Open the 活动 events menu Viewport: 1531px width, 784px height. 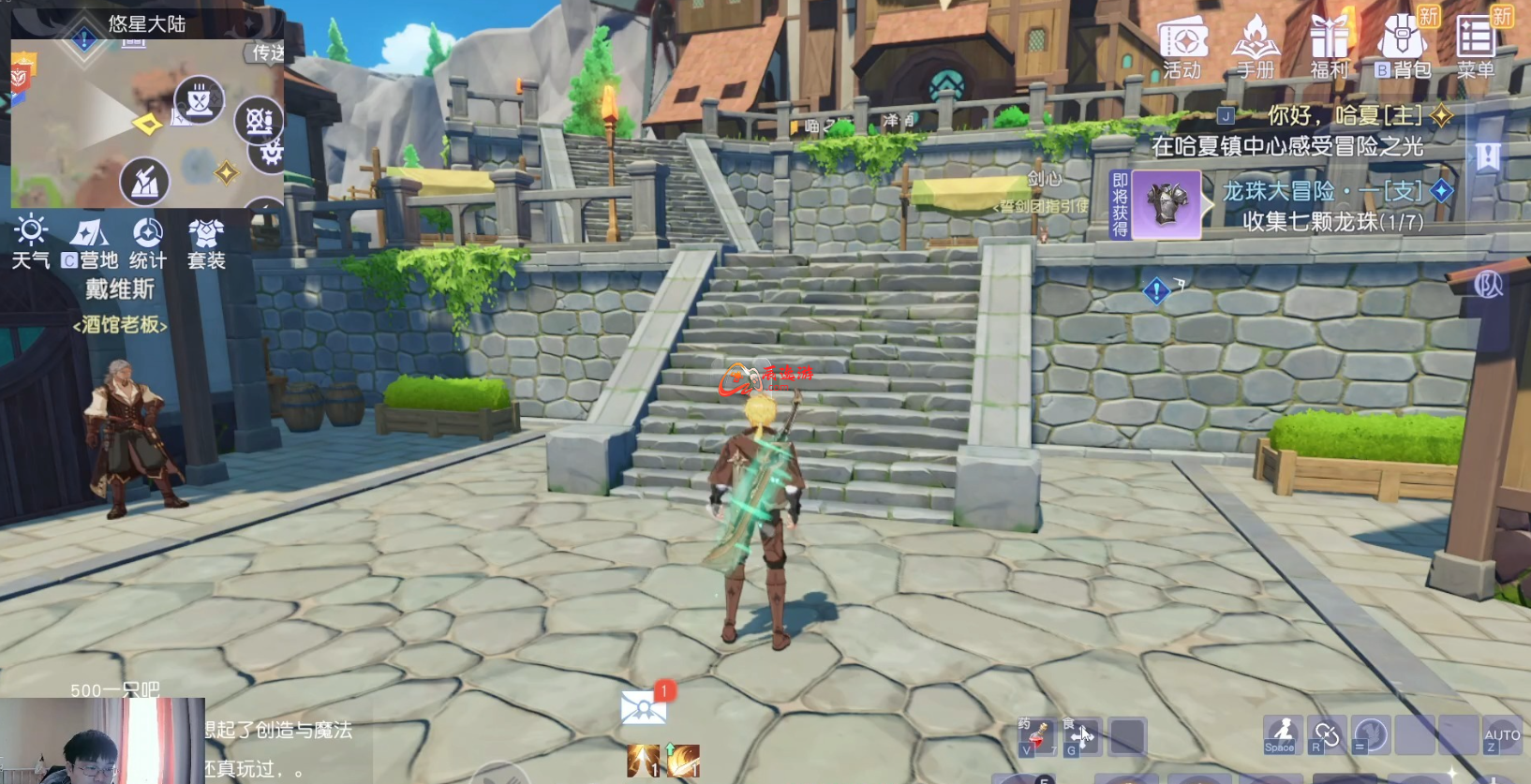click(x=1182, y=47)
